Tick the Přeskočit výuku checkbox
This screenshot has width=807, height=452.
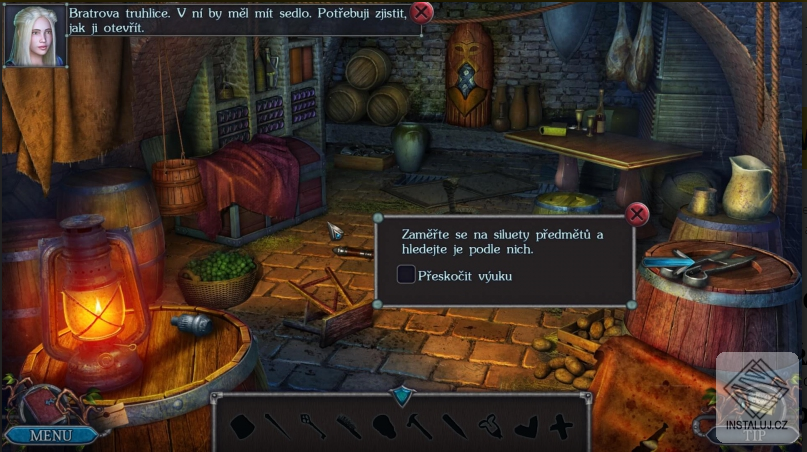tap(406, 275)
